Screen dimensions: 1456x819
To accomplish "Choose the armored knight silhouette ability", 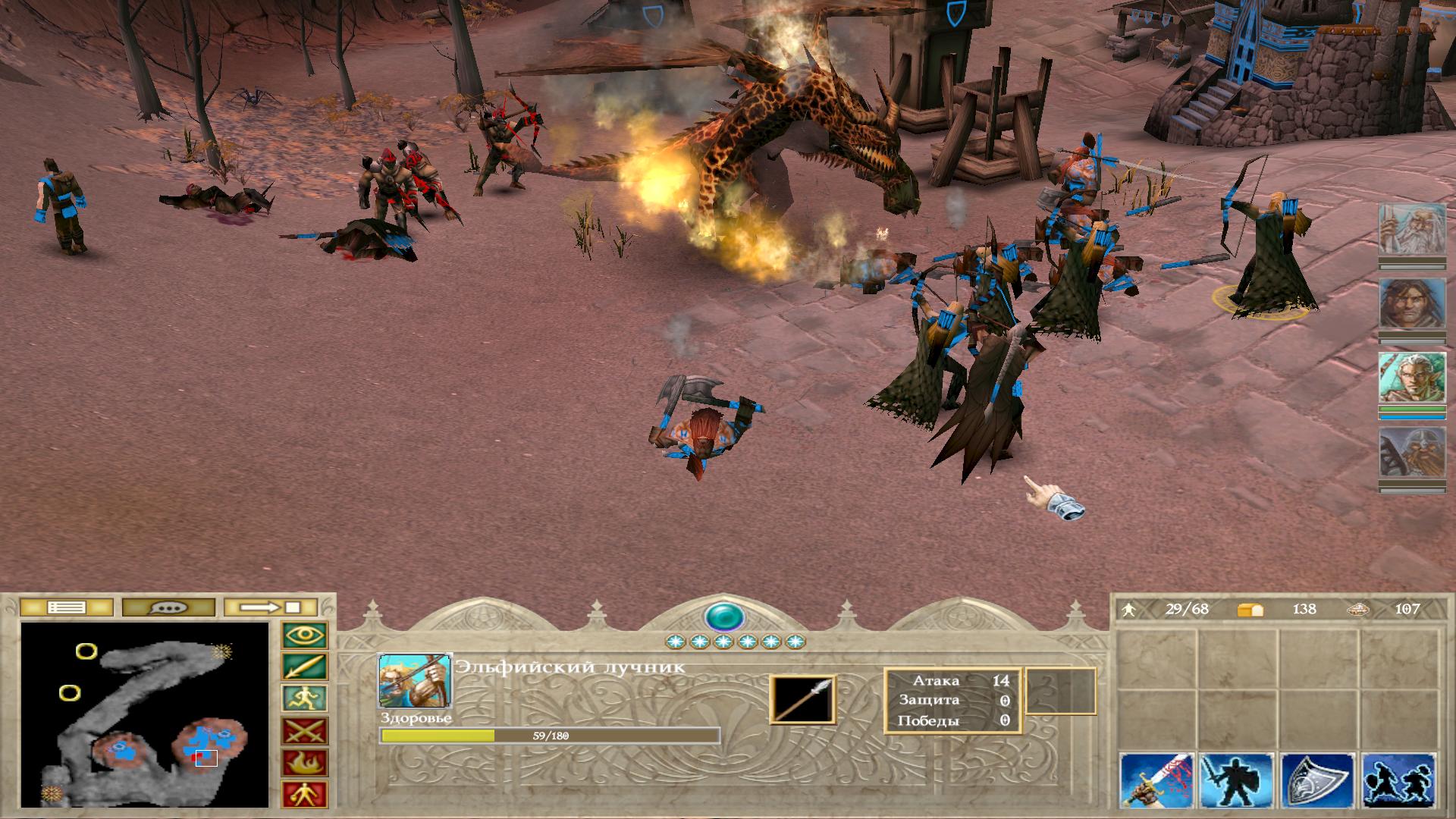I will click(x=1237, y=781).
